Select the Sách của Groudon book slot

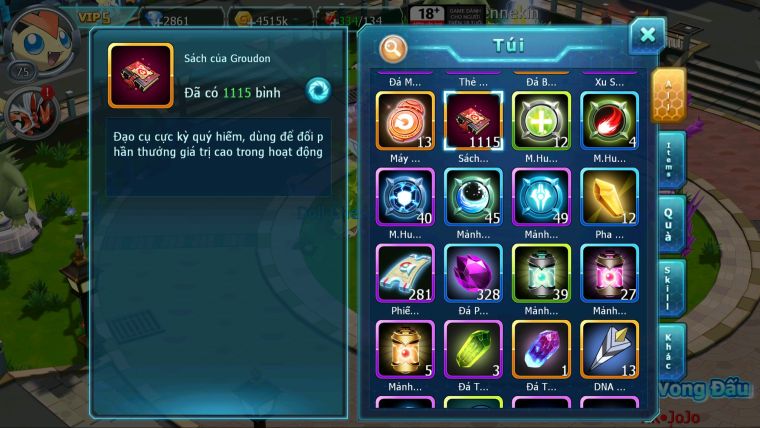473,121
